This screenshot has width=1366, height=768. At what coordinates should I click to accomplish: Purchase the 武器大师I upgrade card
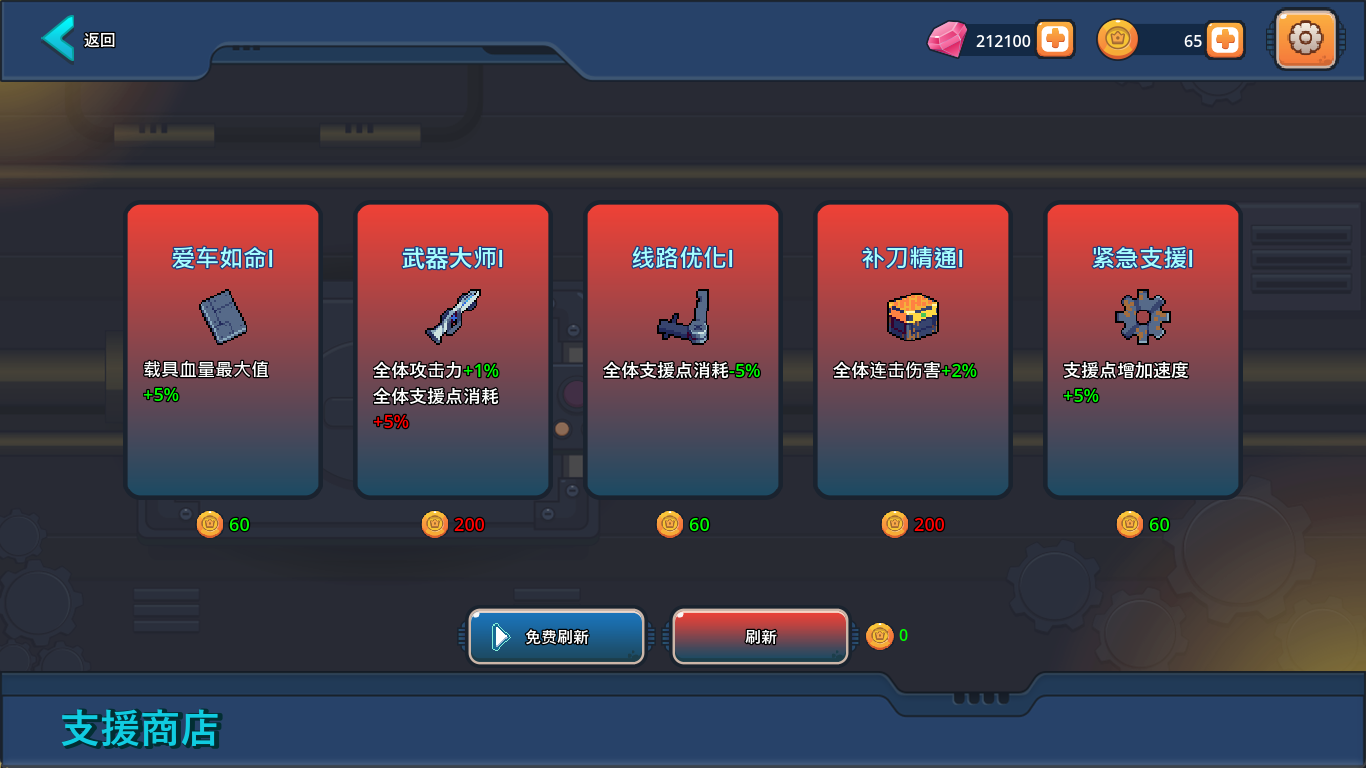(x=452, y=349)
